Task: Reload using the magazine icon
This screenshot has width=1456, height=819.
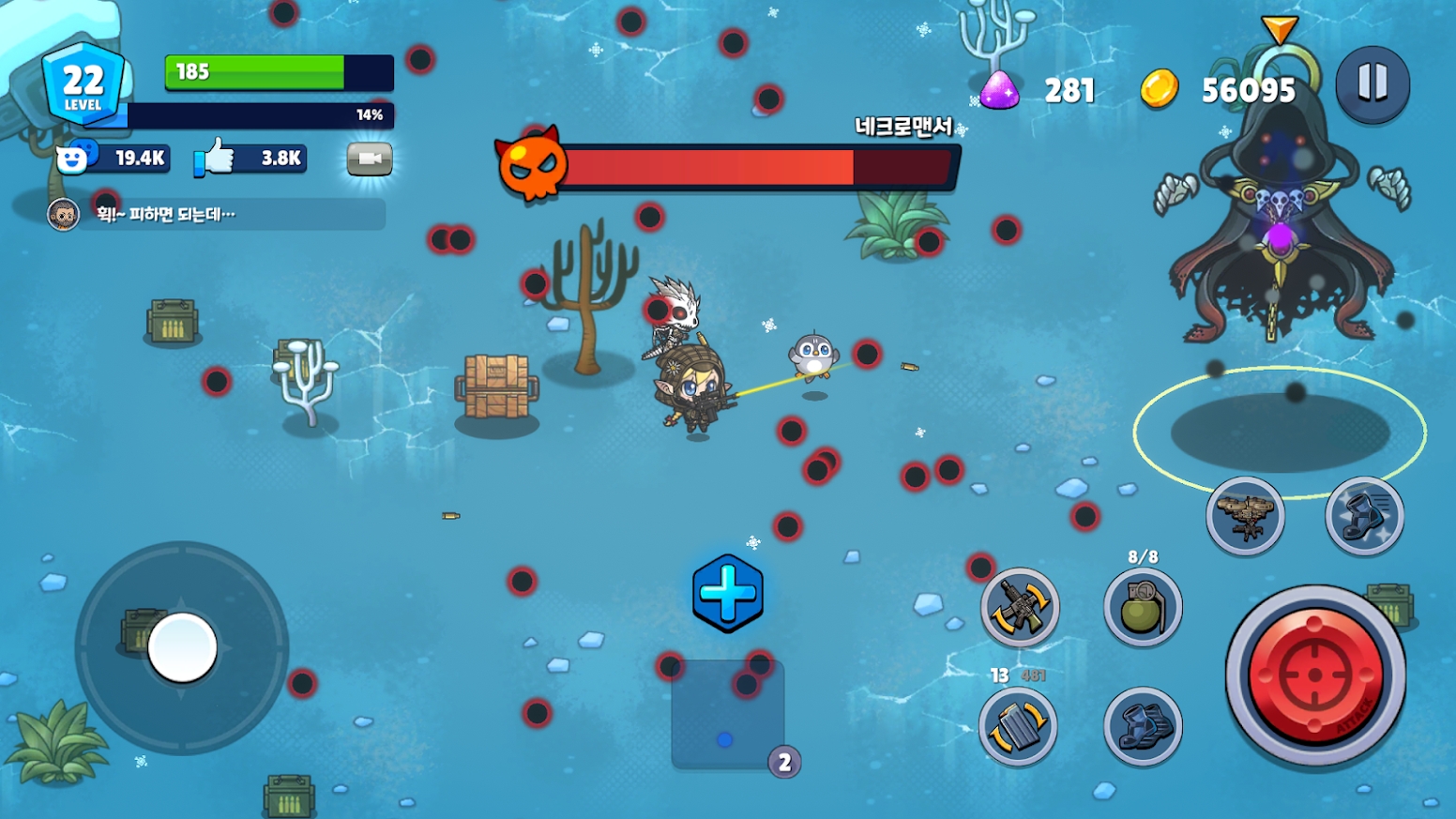Action: [1018, 726]
